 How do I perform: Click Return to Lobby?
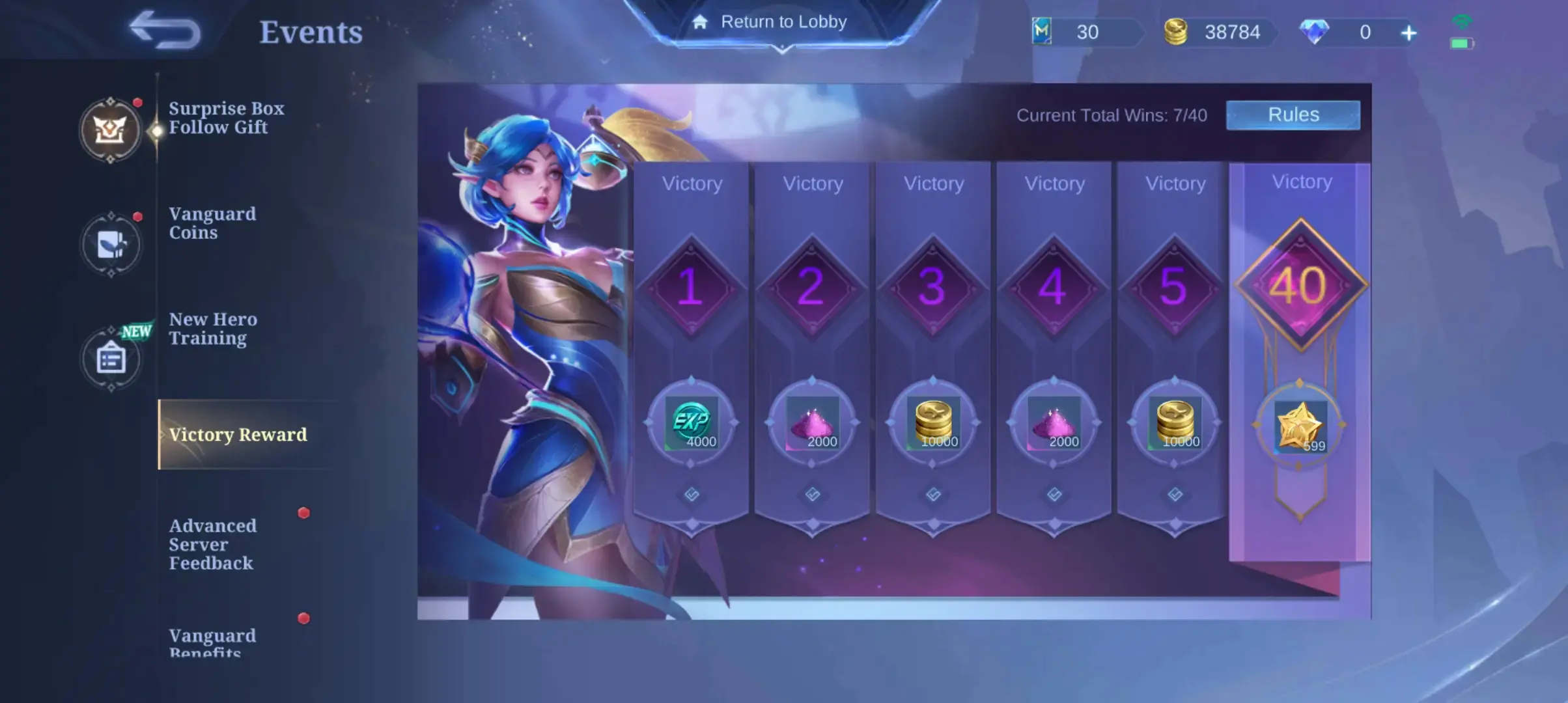point(785,21)
